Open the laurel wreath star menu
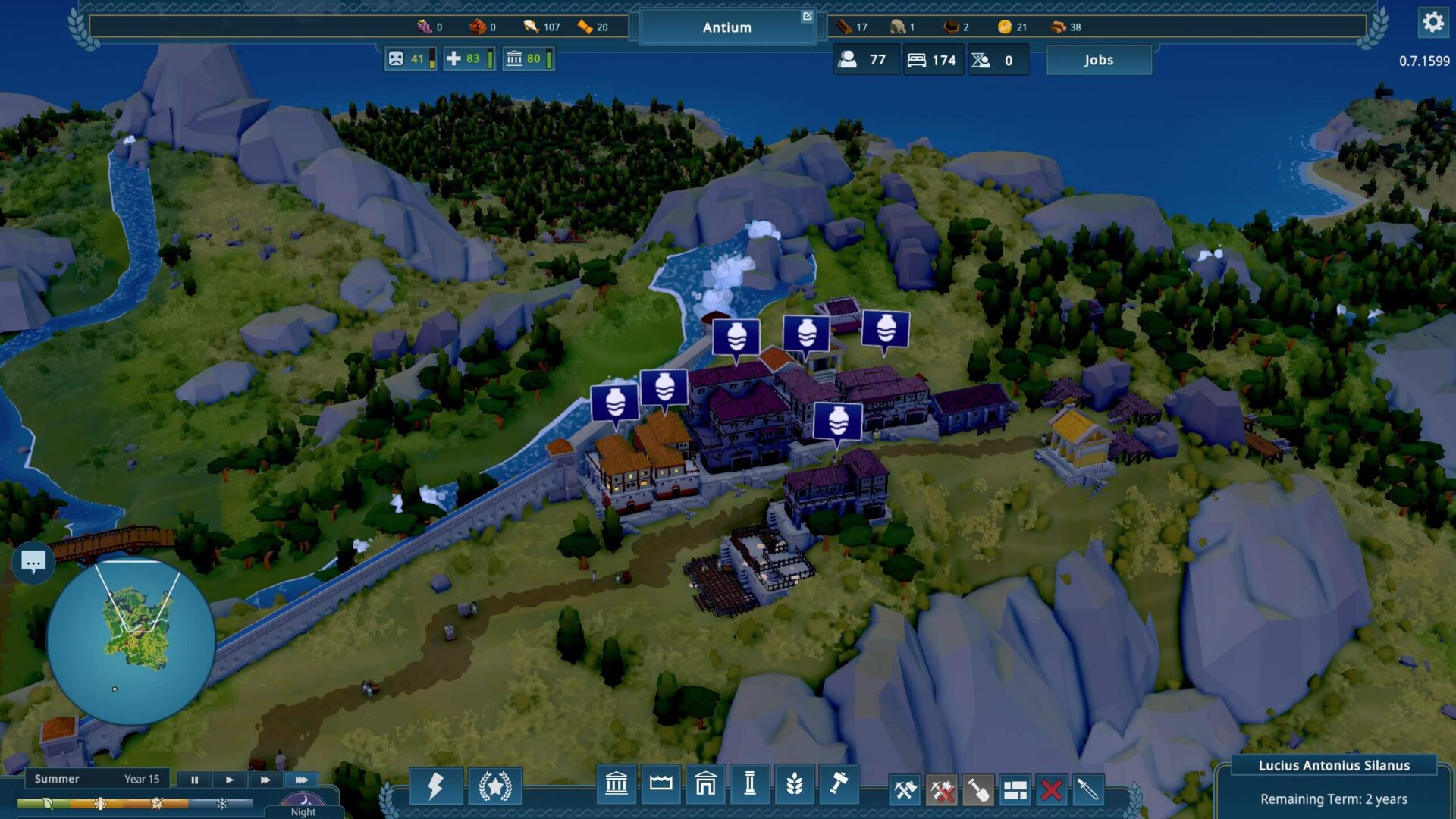 (x=494, y=786)
